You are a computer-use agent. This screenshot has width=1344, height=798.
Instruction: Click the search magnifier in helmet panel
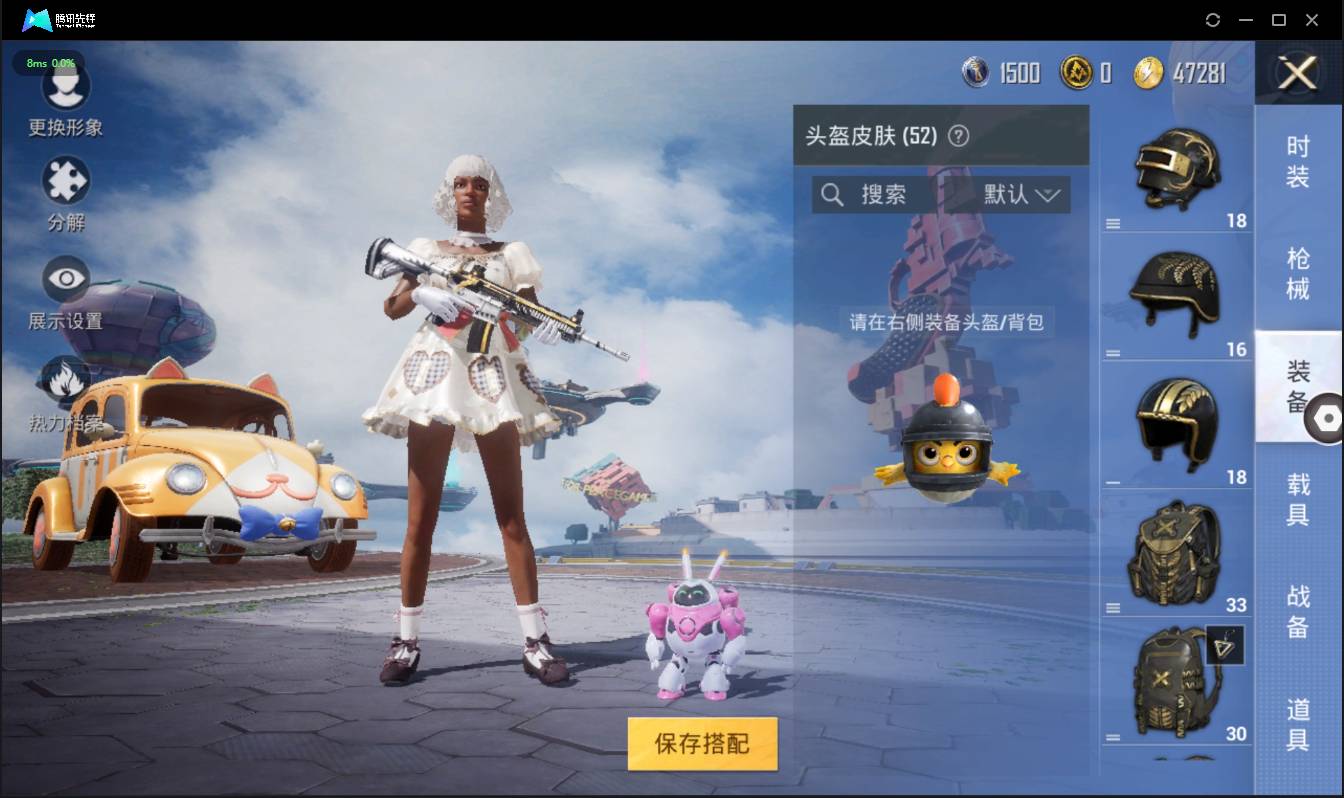click(x=832, y=195)
